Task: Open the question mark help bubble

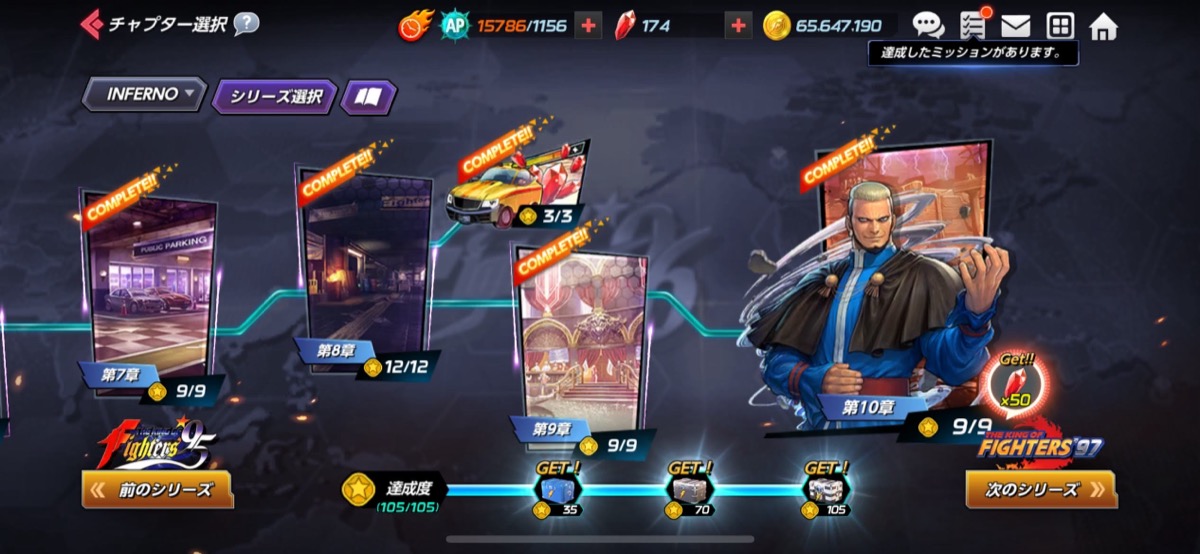Action: pos(246,24)
